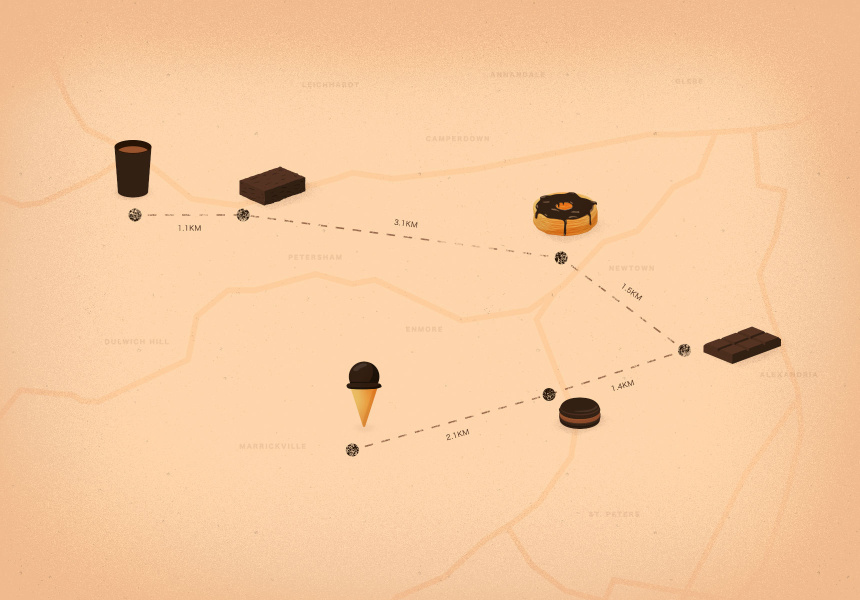Open the chocolate macaron stop
Viewport: 860px width, 600px height.
[x=580, y=412]
